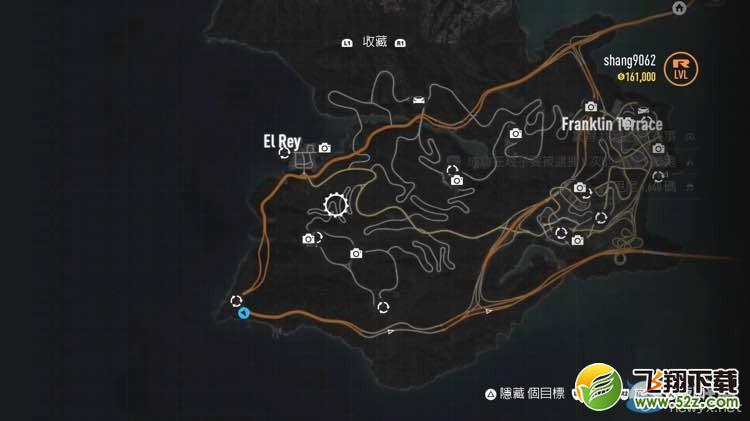Select the El Rey district label
This screenshot has width=750, height=421.
(281, 141)
